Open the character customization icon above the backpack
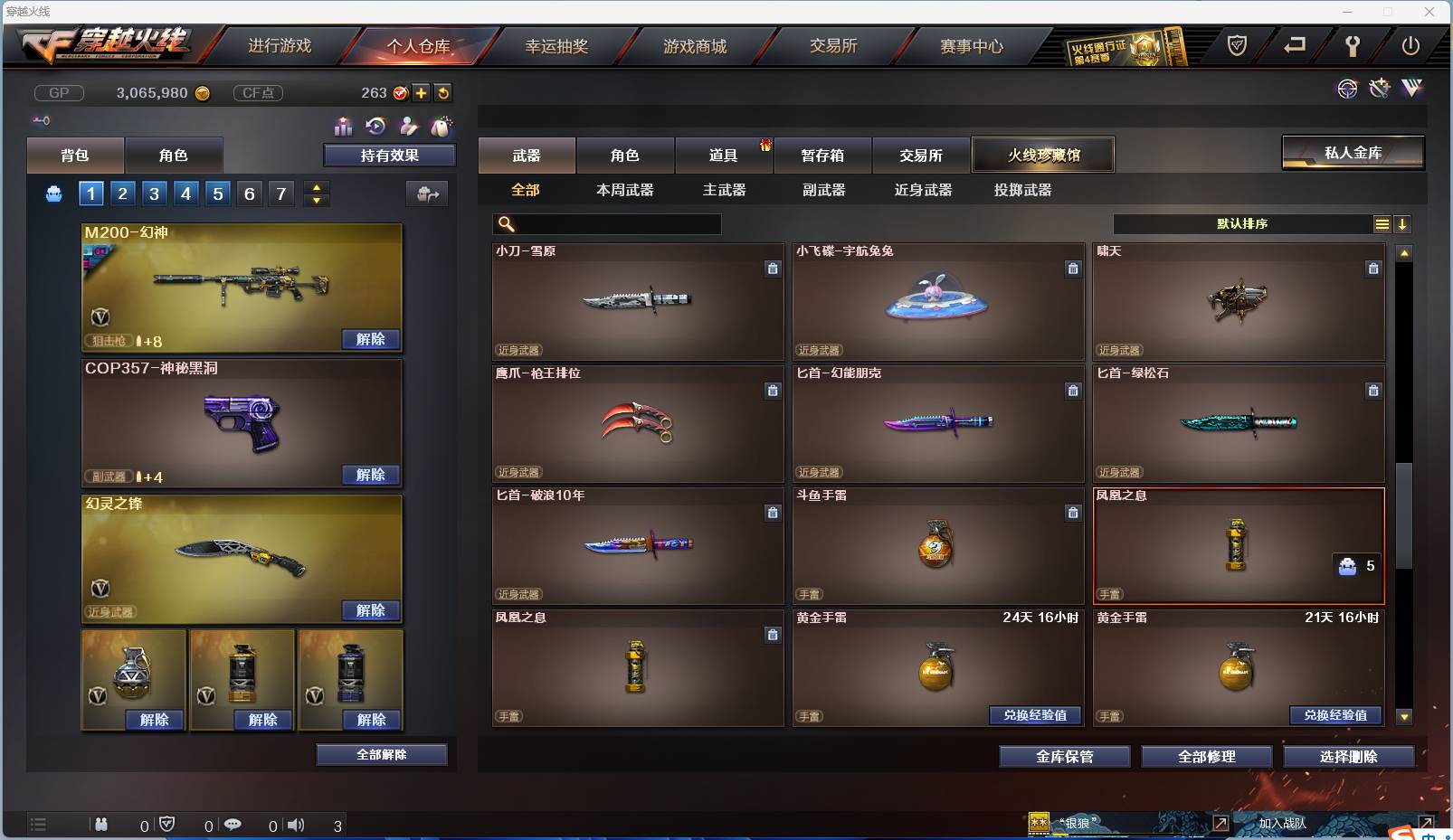The width and height of the screenshot is (1453, 840). 409,127
